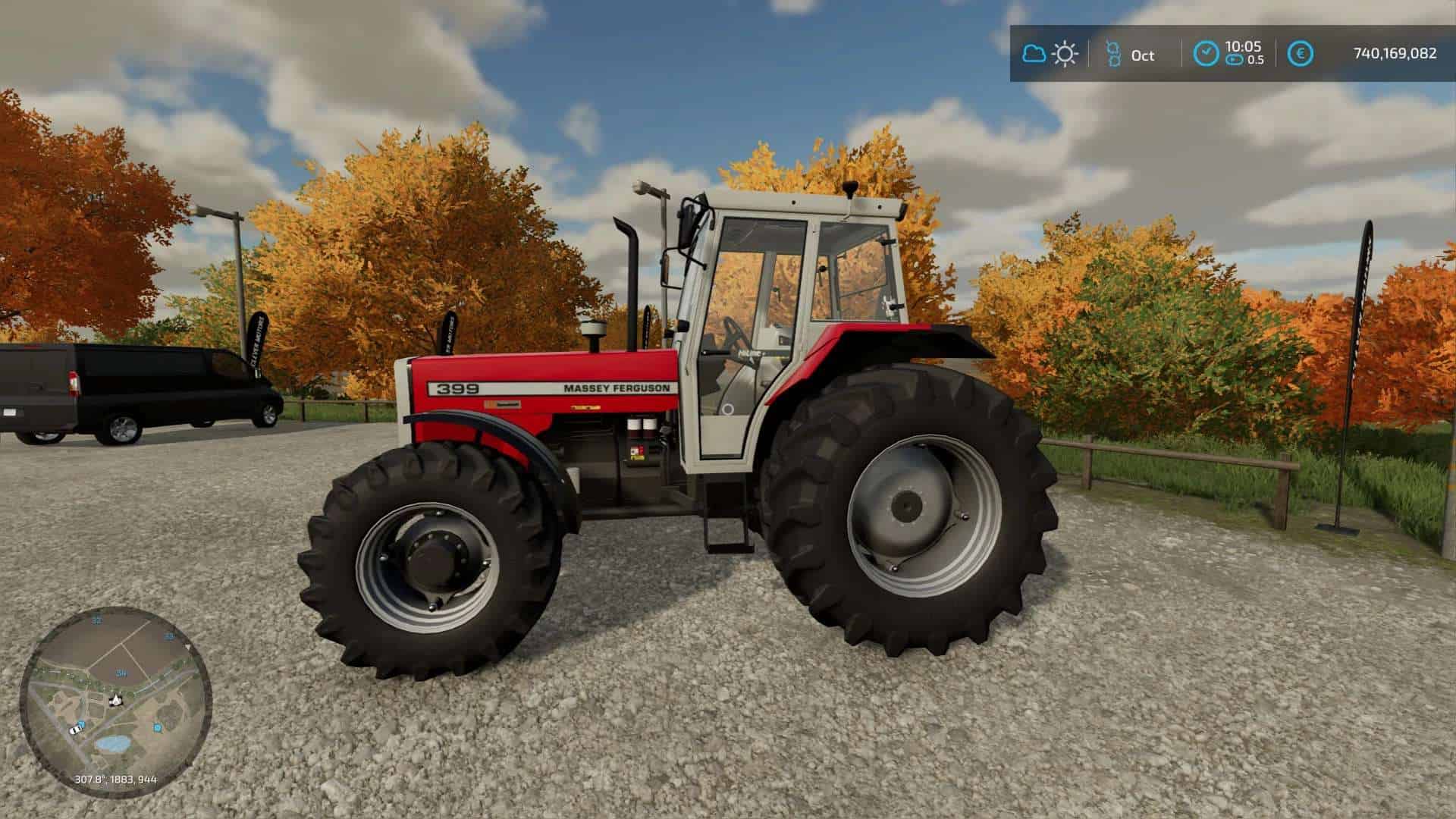Click the euro currency icon
This screenshot has width=1456, height=819.
[1302, 52]
